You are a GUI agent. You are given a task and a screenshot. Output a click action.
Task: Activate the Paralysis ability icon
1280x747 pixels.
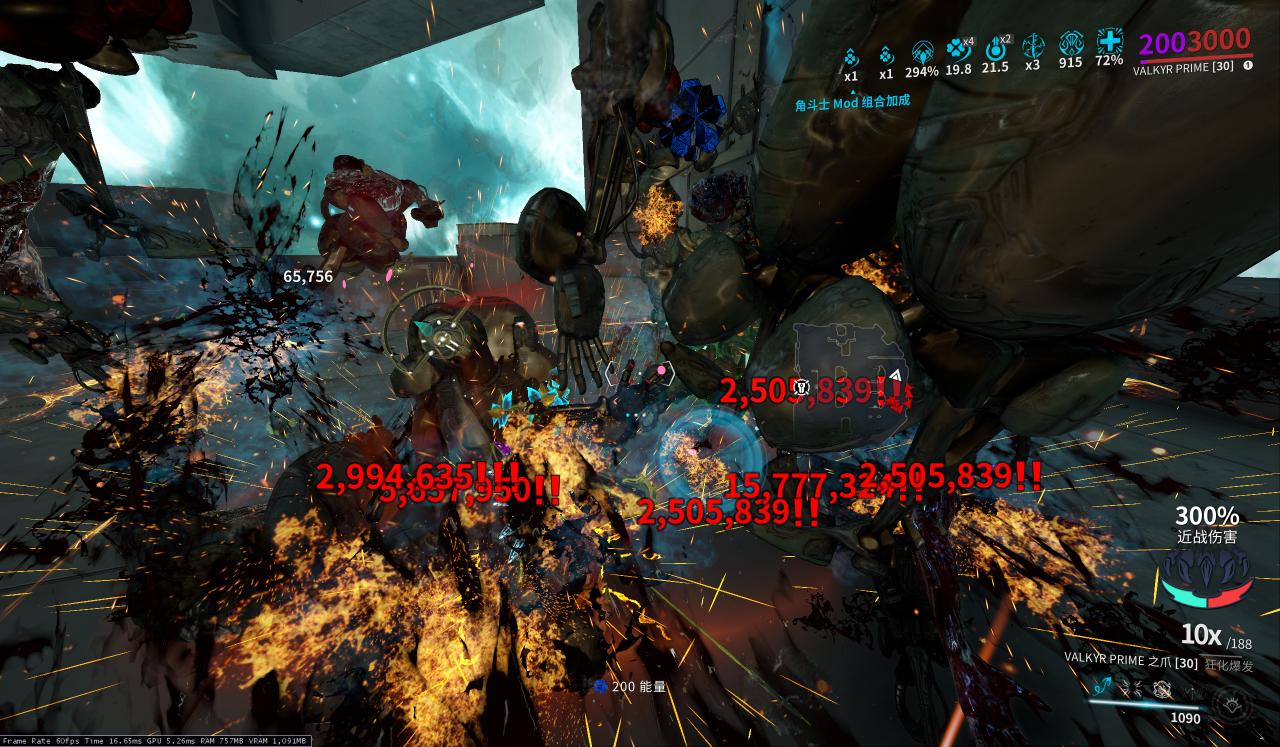pos(1163,688)
